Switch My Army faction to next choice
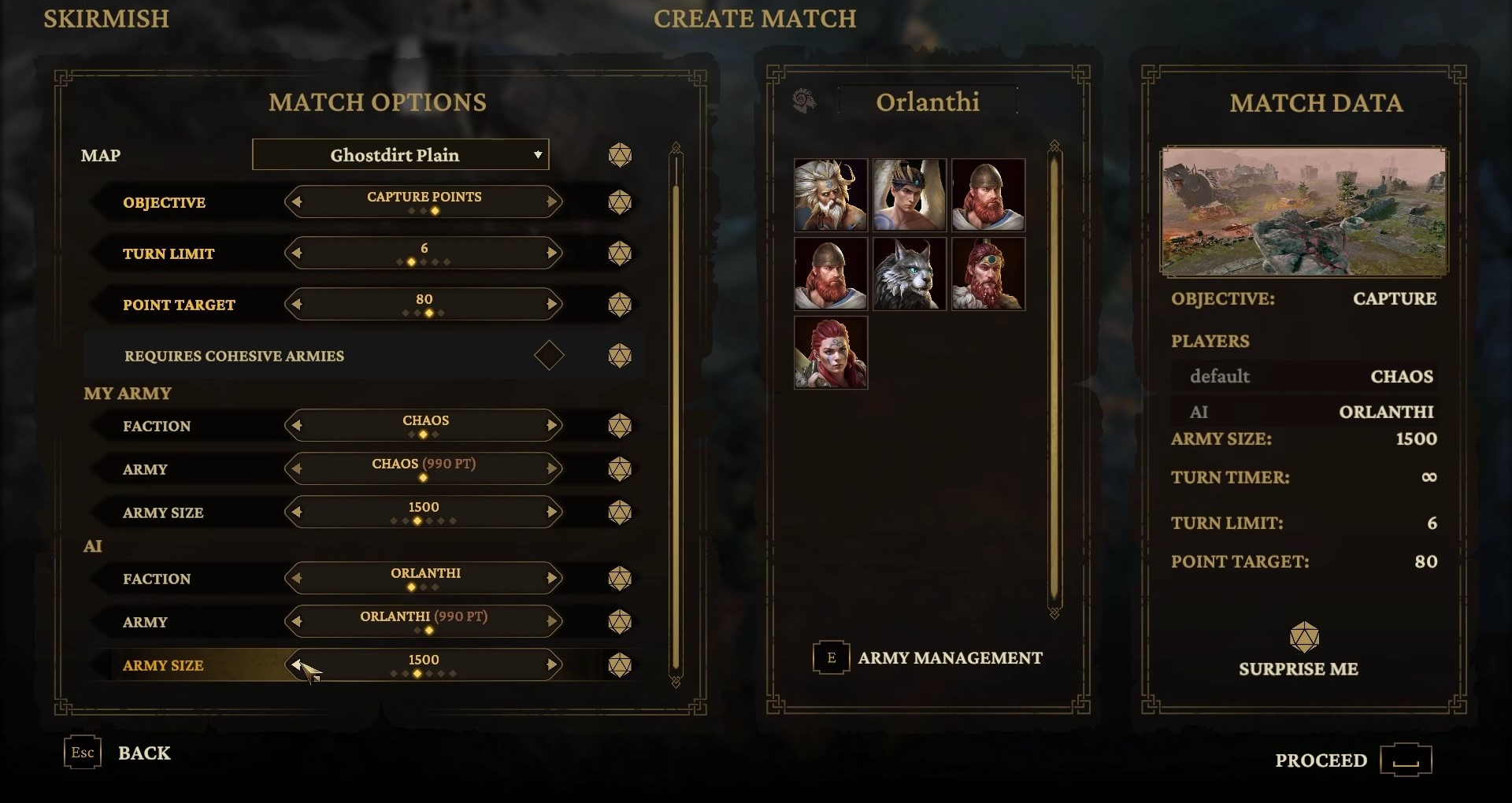 552,426
